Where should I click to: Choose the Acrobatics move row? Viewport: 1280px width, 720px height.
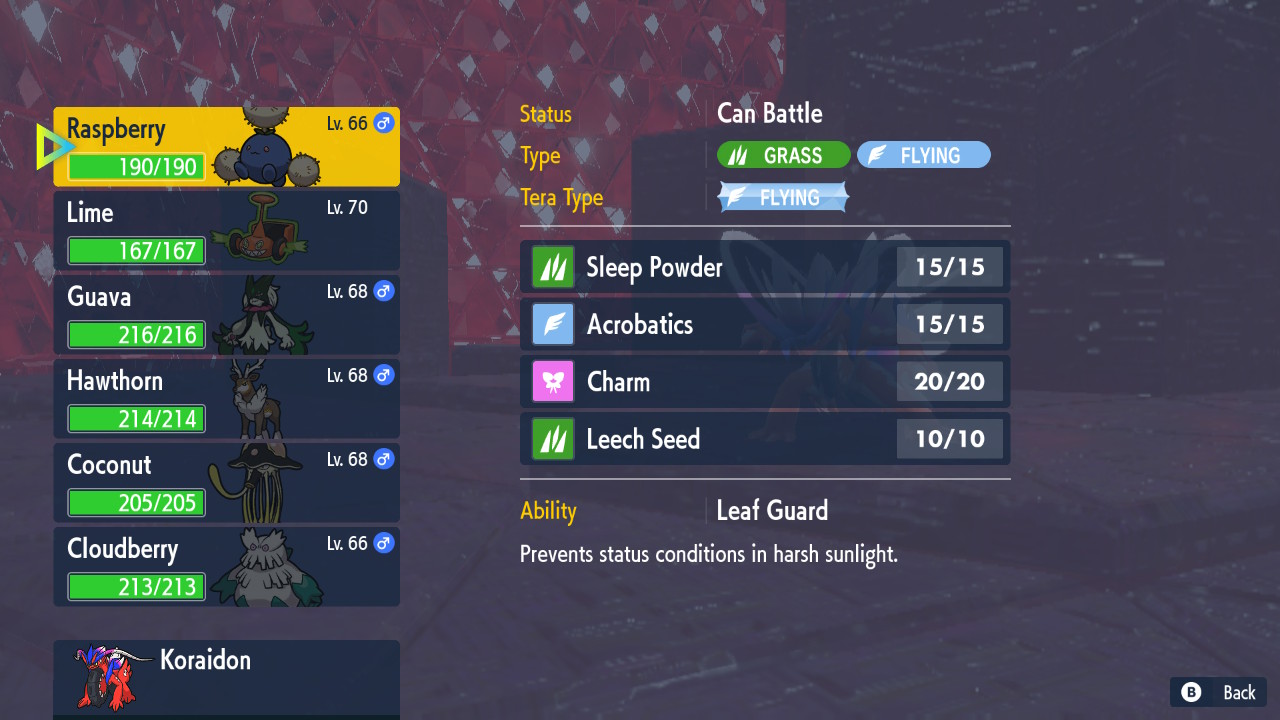(764, 324)
